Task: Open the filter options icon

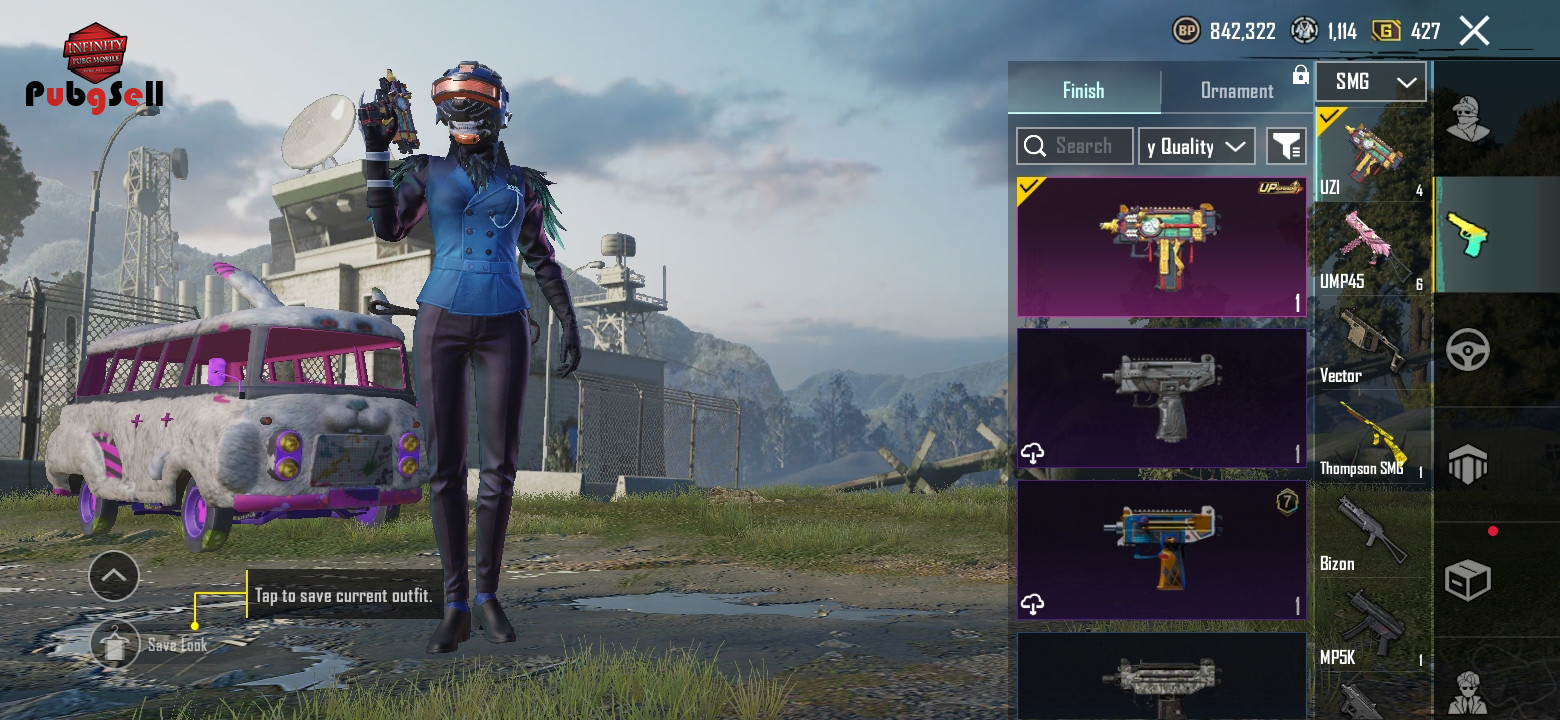Action: point(1286,146)
